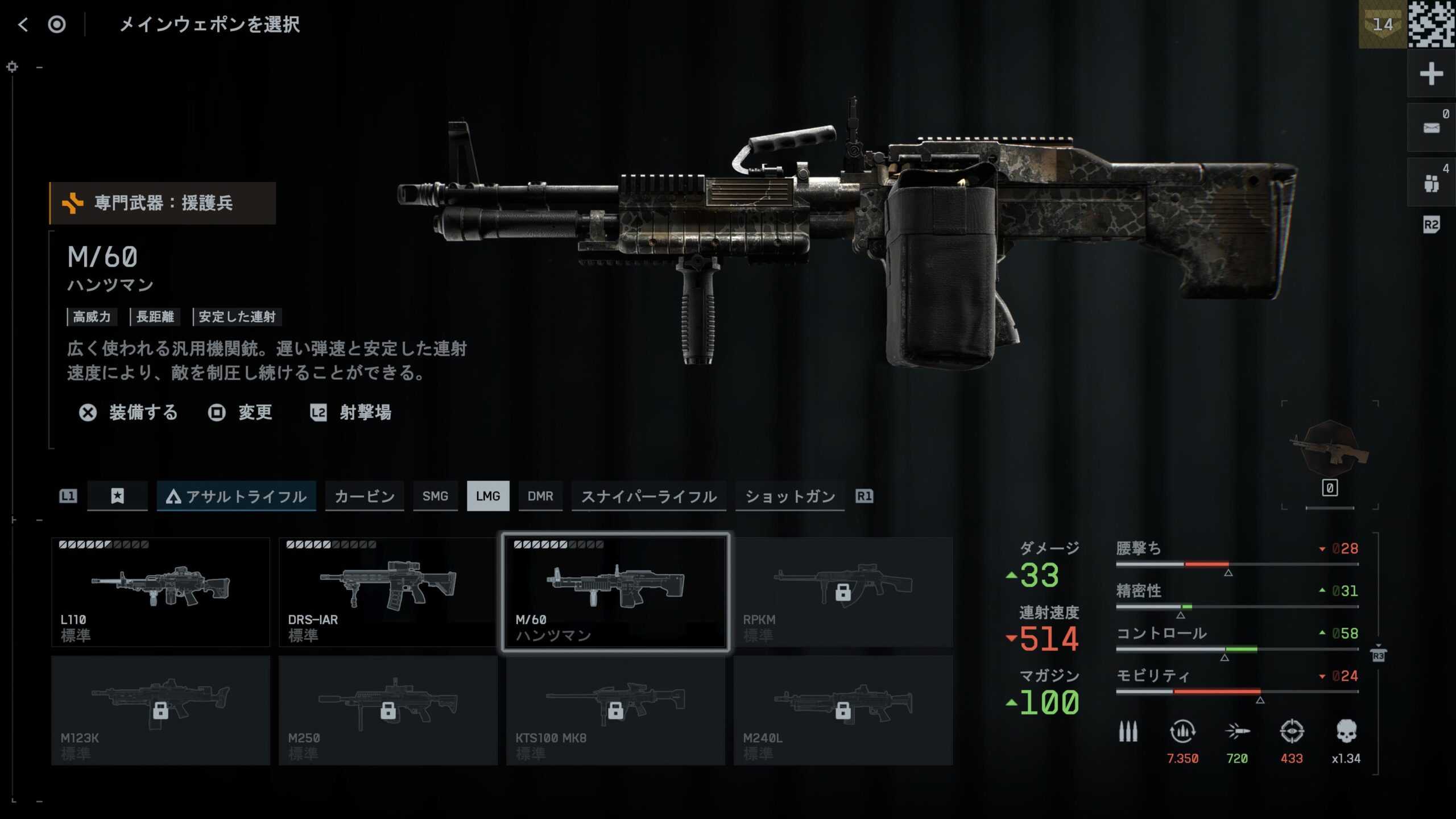Open the スナイパーライフル category

click(x=648, y=497)
